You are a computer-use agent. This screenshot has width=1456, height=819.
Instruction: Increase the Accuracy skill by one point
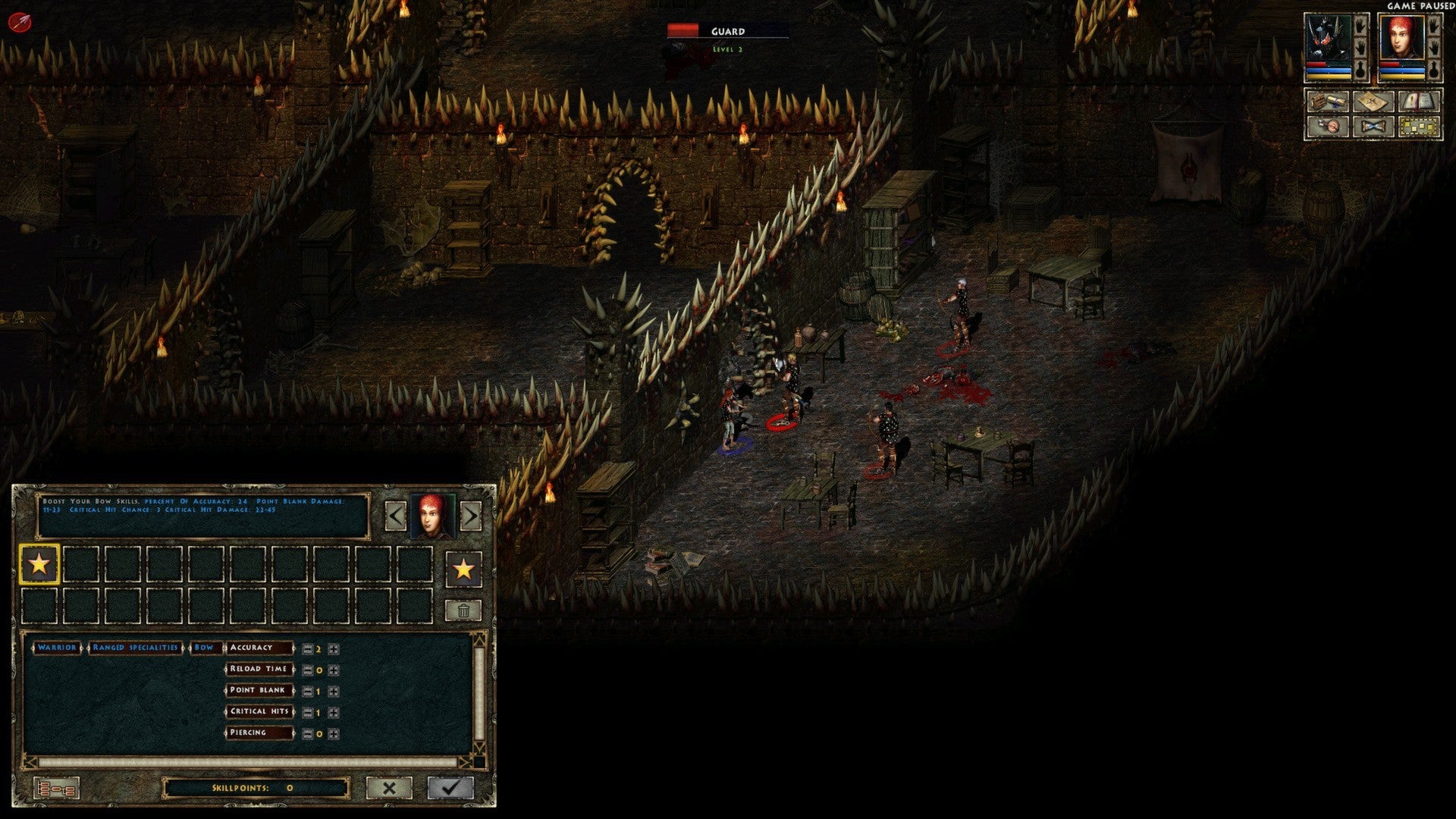(333, 649)
